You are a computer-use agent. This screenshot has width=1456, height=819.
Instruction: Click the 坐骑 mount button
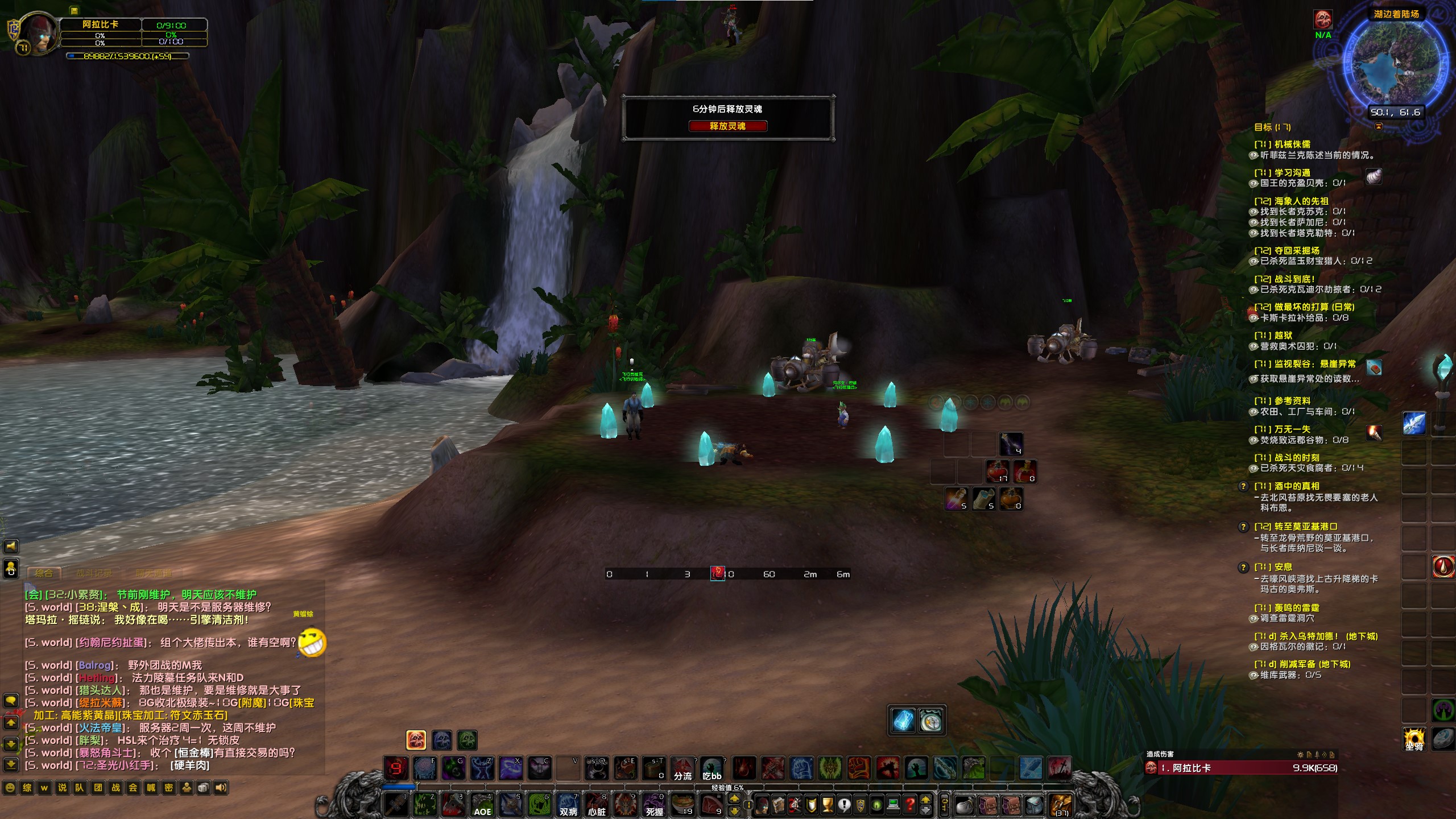[x=1414, y=739]
